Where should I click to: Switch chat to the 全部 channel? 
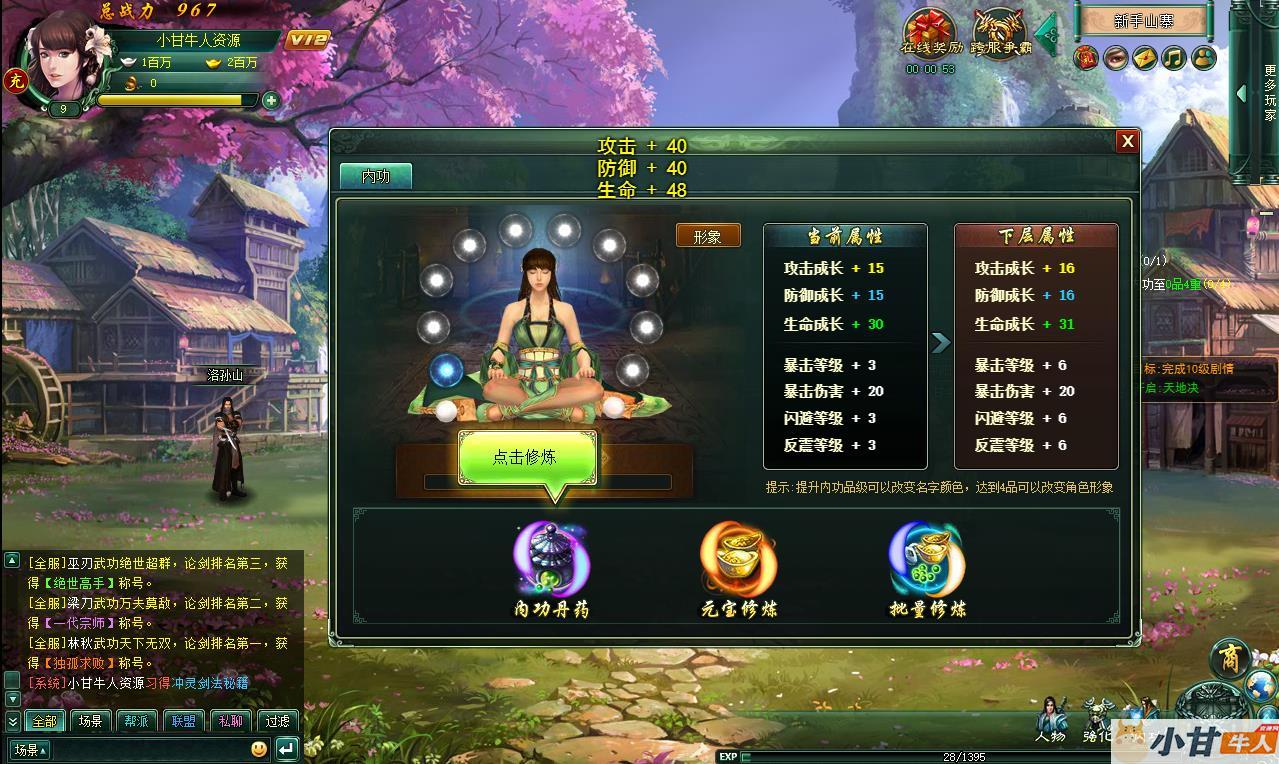click(44, 720)
